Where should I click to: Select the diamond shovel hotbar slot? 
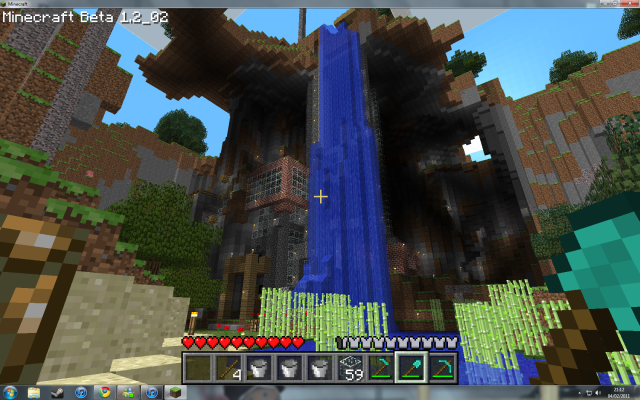coord(411,368)
